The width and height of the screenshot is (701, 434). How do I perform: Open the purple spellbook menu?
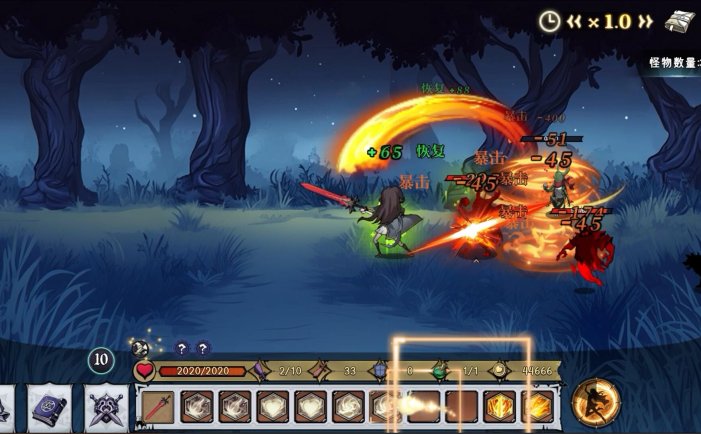pos(49,407)
